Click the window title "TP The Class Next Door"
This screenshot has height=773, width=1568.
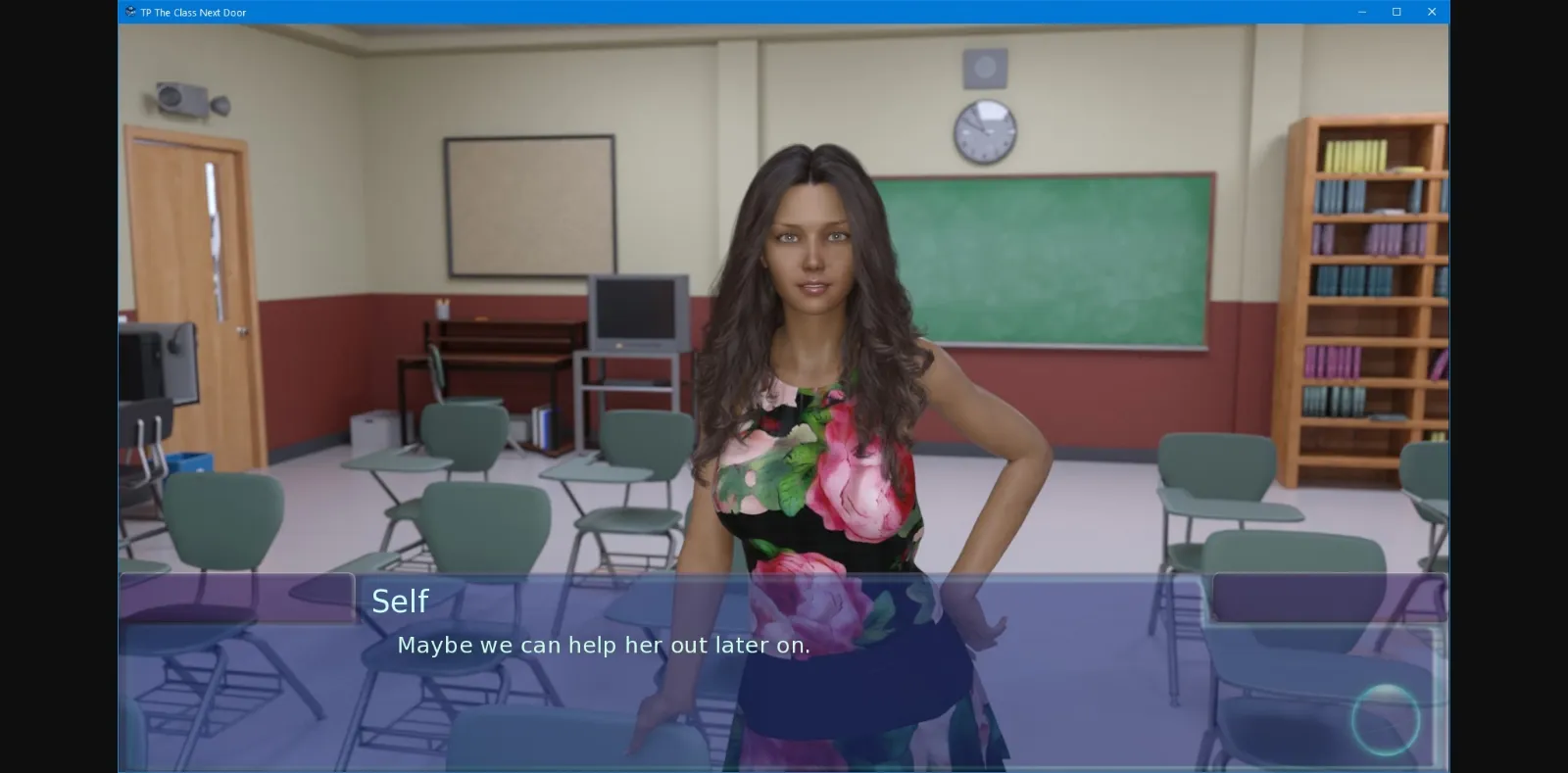[x=192, y=12]
